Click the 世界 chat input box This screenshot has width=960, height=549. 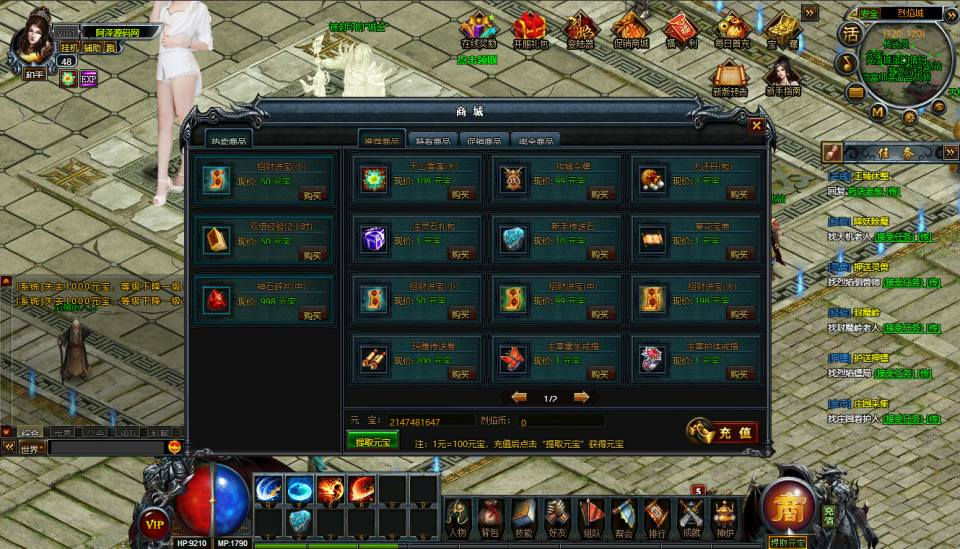click(x=105, y=449)
